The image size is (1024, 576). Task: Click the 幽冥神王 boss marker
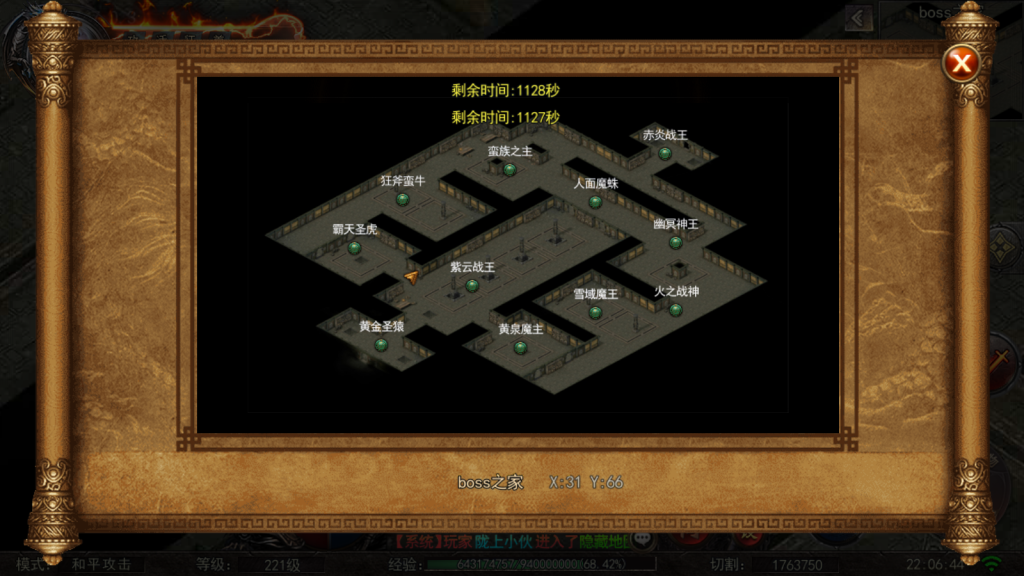coord(675,242)
